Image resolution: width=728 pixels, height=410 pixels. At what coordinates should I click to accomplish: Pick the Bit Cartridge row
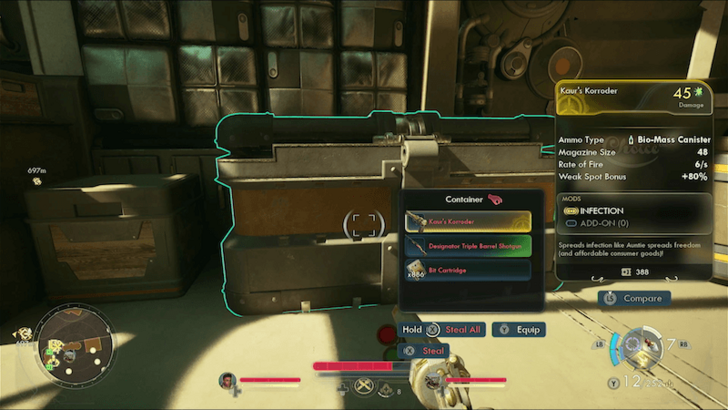(x=467, y=270)
